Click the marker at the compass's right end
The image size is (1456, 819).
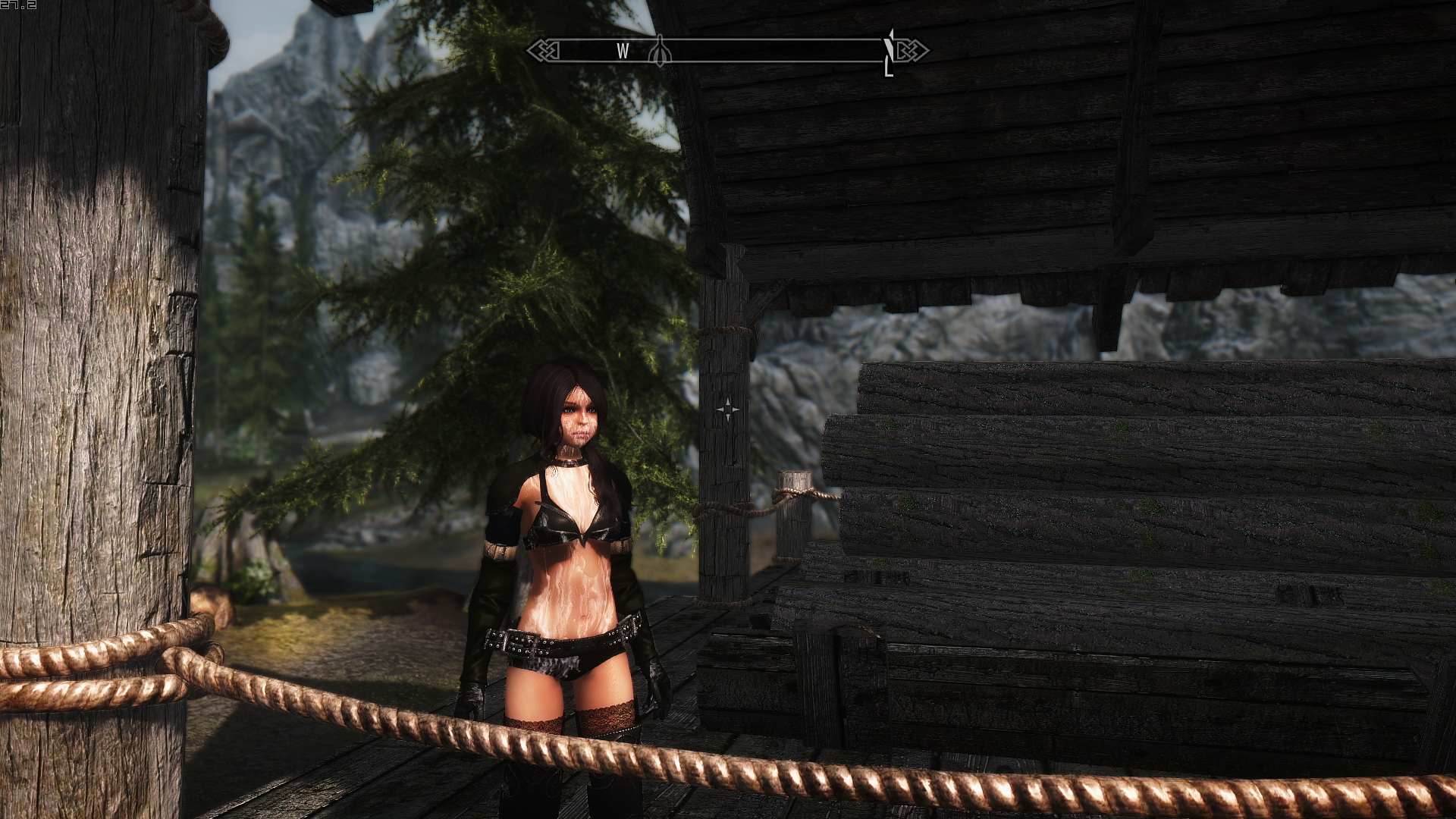889,52
